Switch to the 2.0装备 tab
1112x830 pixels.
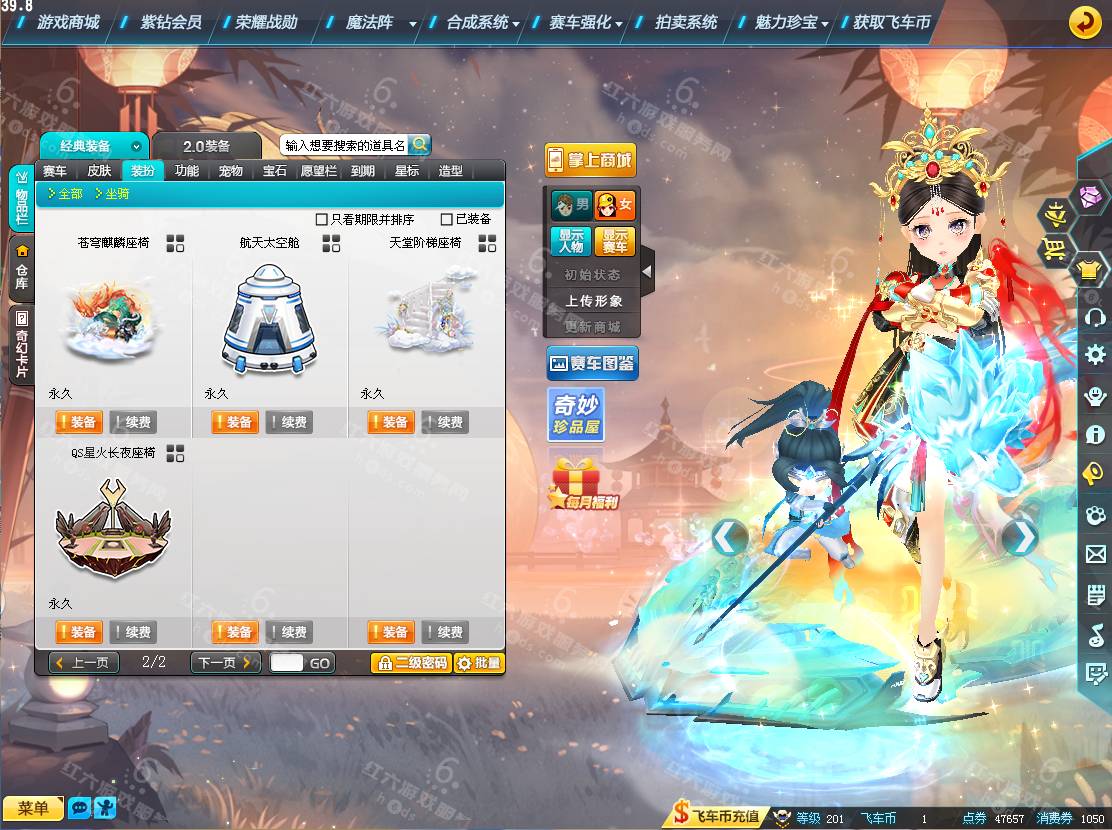tap(207, 146)
